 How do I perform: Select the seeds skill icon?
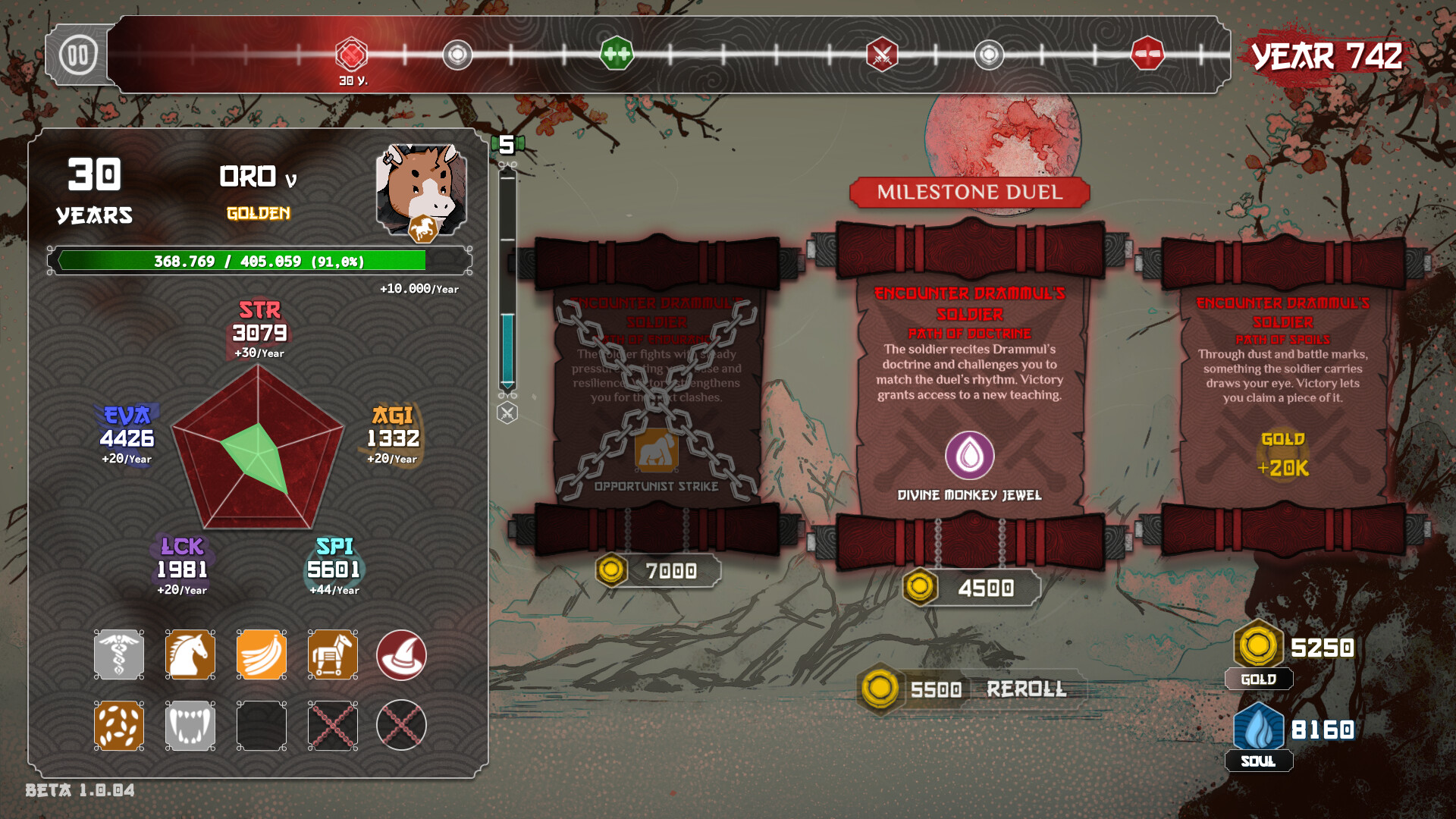[x=119, y=726]
